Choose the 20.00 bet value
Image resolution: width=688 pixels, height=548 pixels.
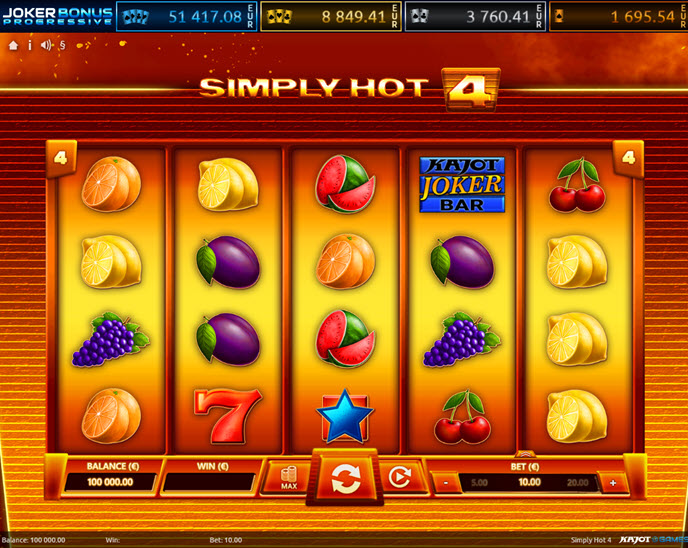576,482
